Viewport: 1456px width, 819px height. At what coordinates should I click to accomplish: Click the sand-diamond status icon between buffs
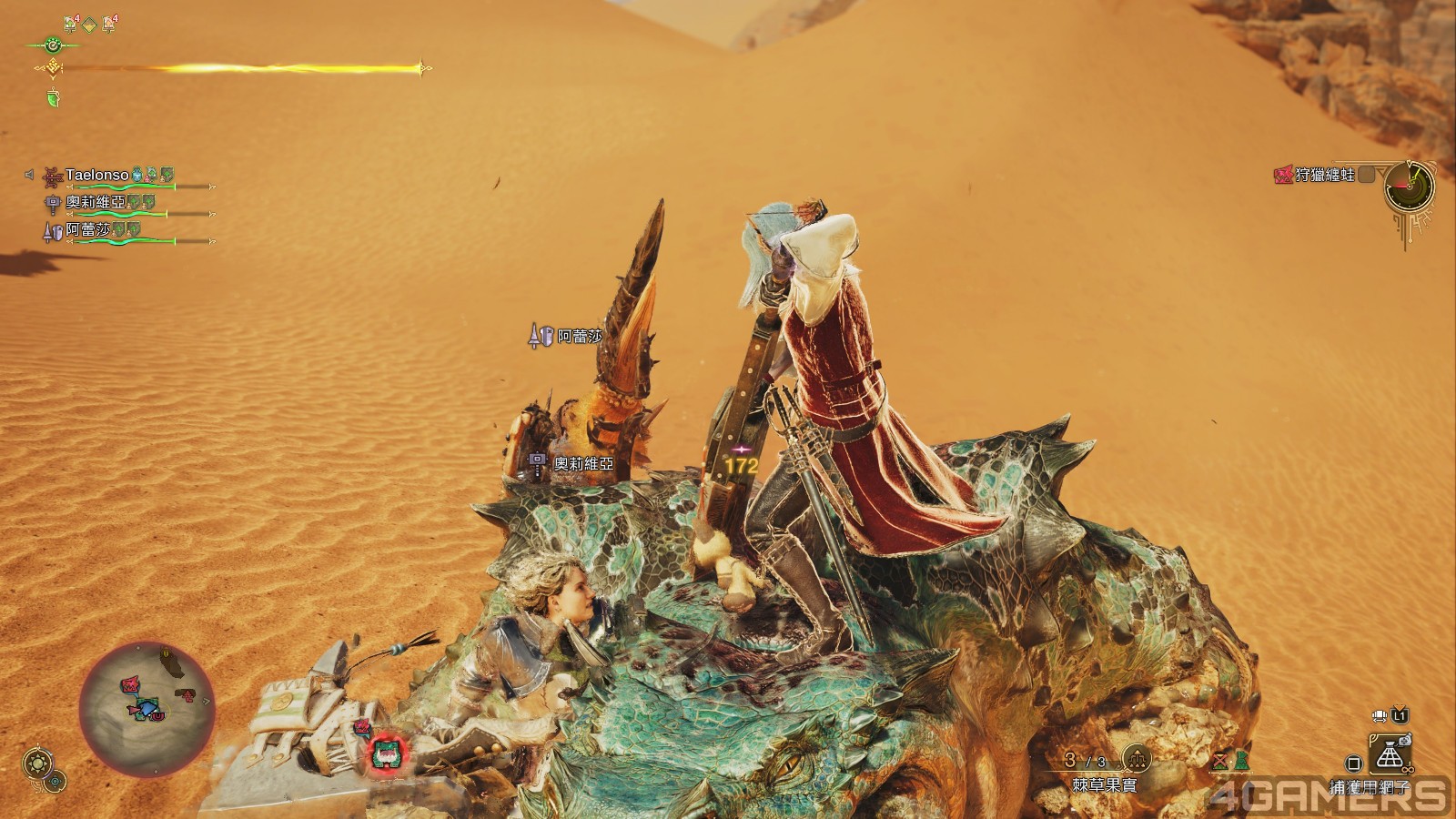89,25
